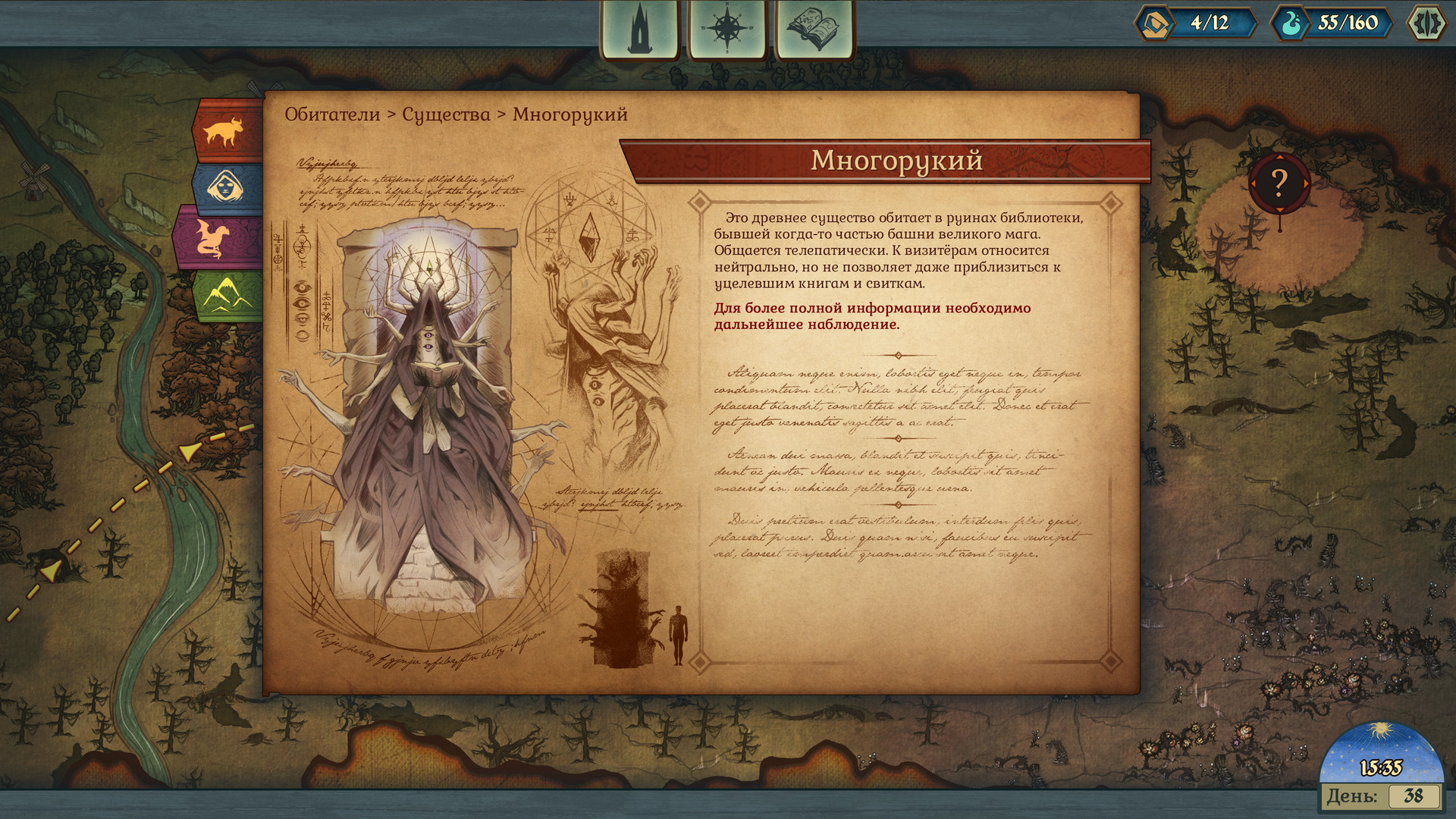Navigate to Существа via the breadcrumb
Screen dimensions: 1456x819
(x=447, y=114)
